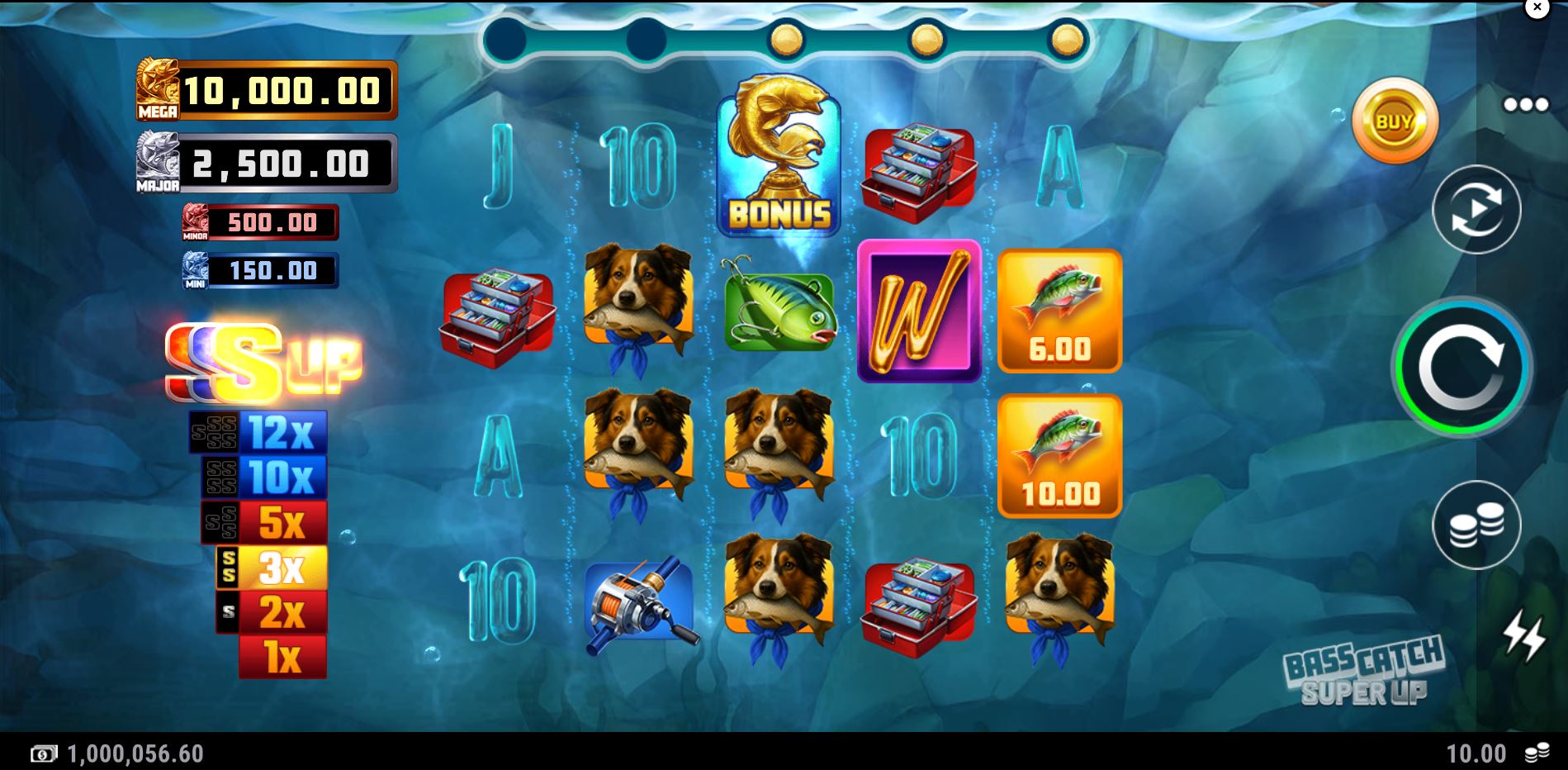Click the cash icon beside the balance
This screenshot has width=1568, height=770.
point(43,753)
